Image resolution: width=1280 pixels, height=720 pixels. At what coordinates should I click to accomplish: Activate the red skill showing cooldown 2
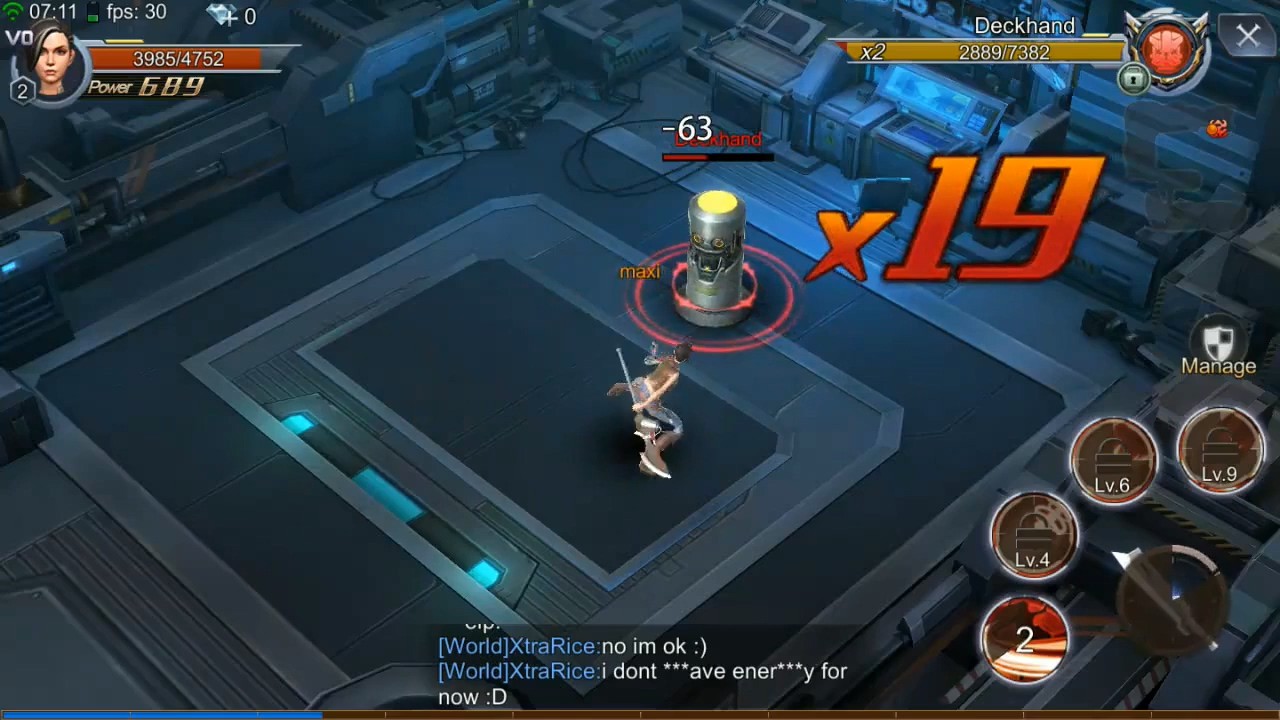(1024, 638)
